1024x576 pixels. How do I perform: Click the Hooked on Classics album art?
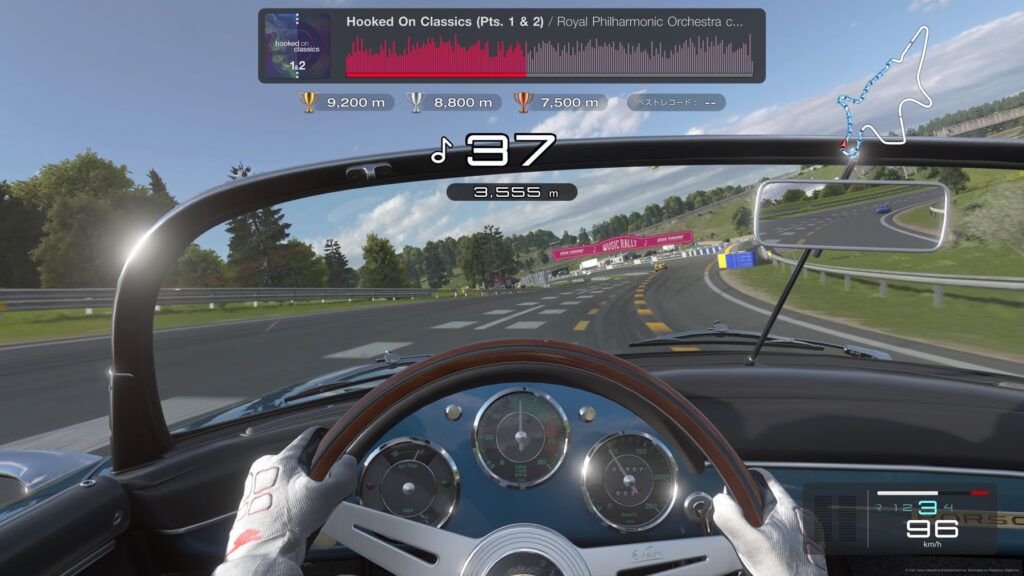pyautogui.click(x=298, y=46)
